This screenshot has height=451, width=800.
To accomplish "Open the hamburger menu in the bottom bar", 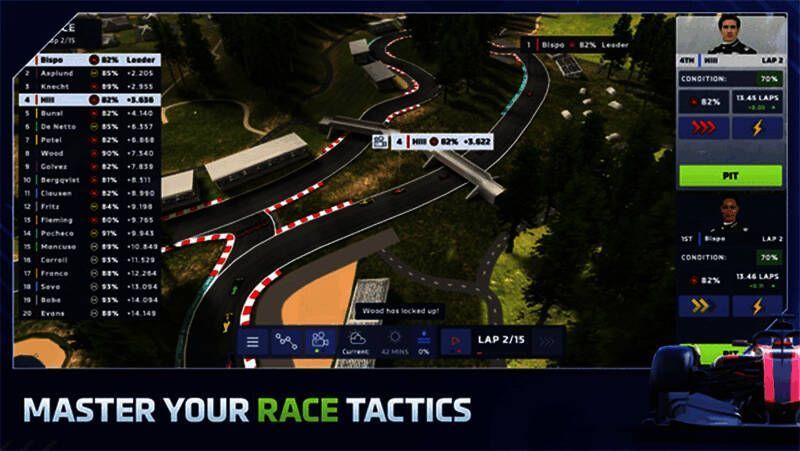I will pyautogui.click(x=253, y=341).
